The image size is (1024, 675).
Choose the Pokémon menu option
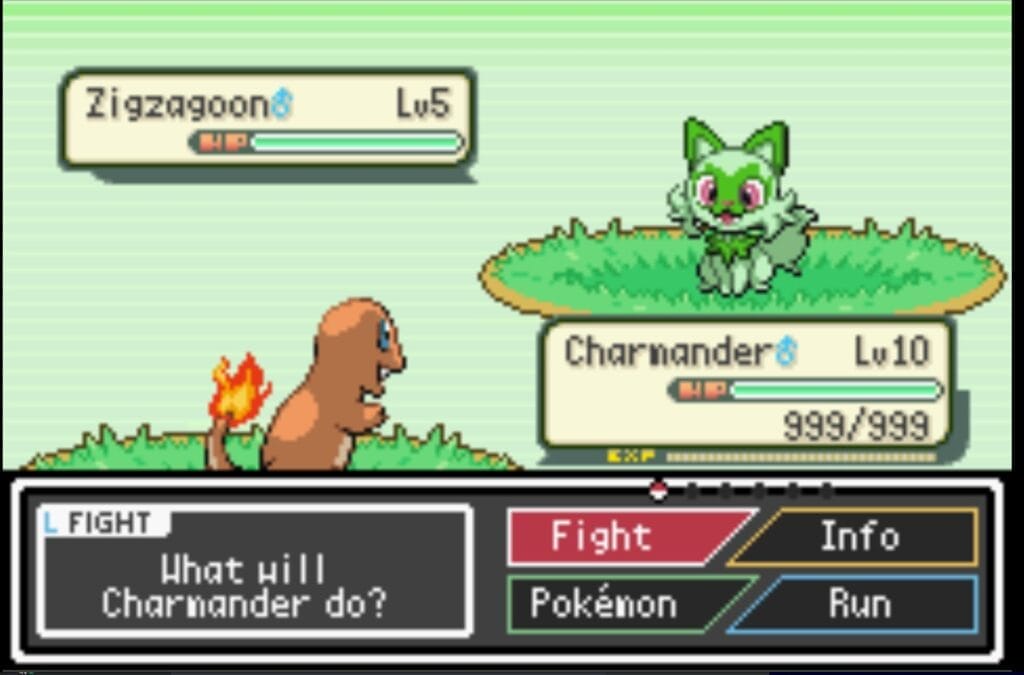pos(604,604)
